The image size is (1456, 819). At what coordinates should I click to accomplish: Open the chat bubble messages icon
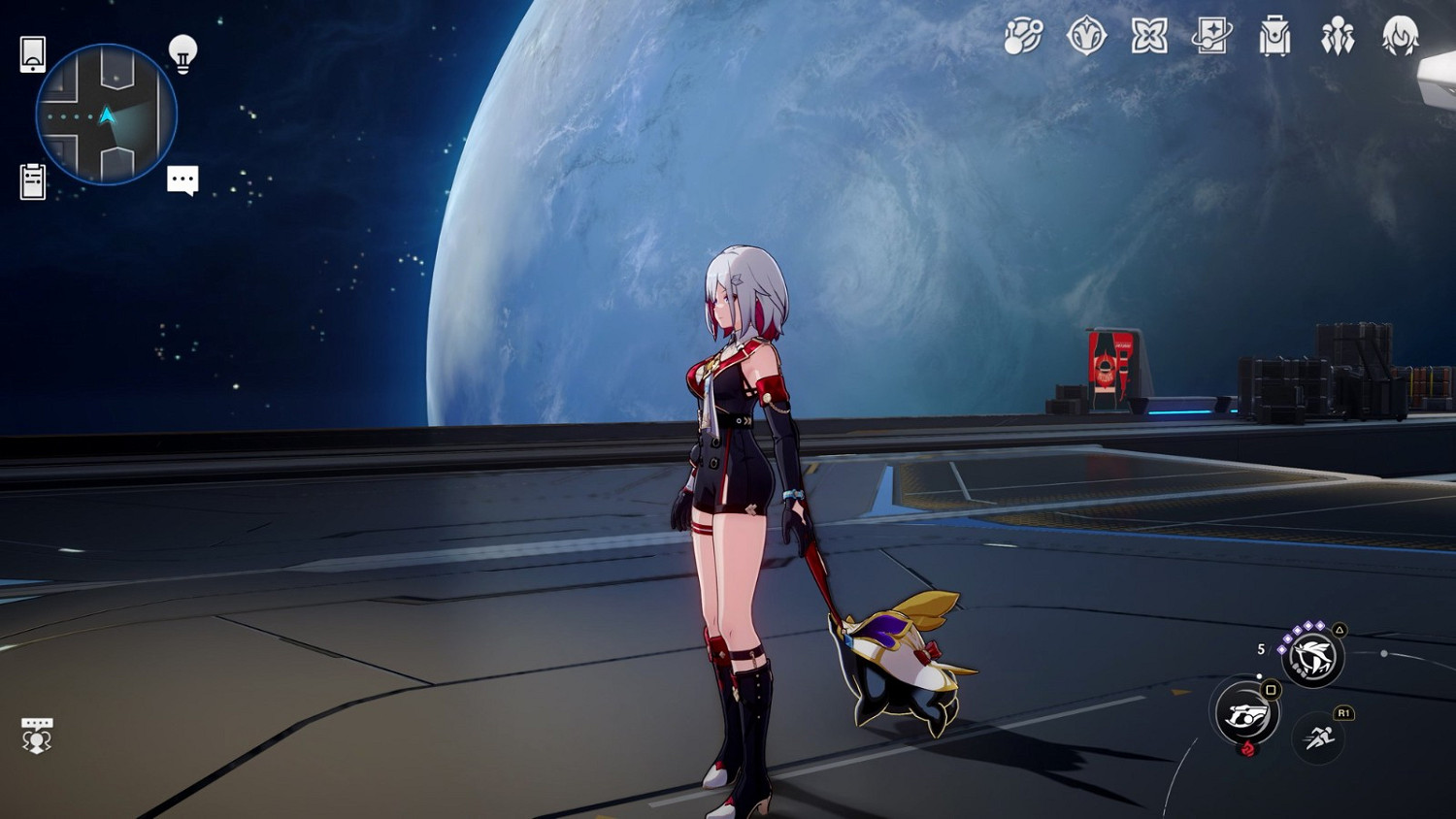[x=182, y=180]
